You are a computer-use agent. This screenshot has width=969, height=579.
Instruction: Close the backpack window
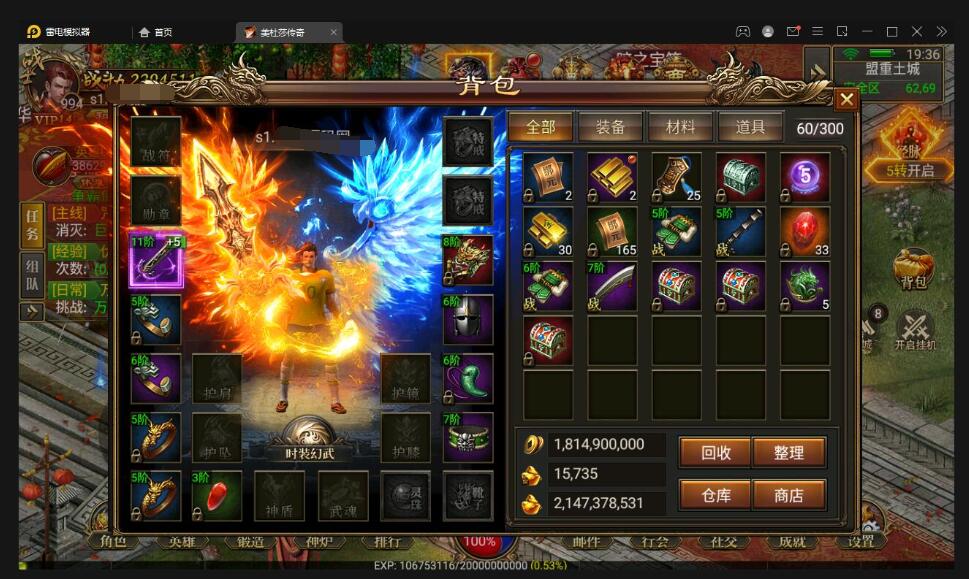[x=846, y=99]
